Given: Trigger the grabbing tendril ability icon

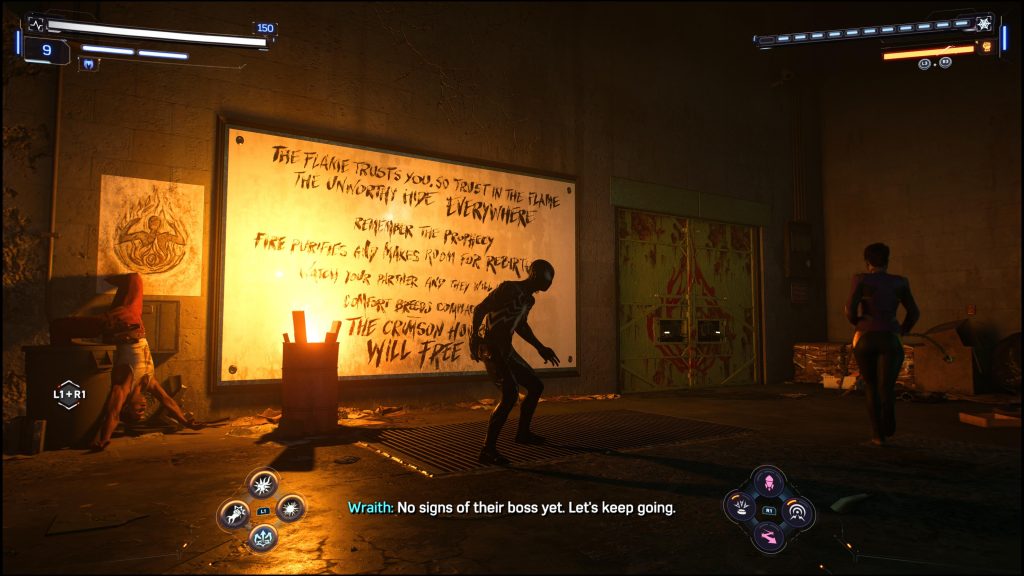Looking at the screenshot, I should click(234, 514).
